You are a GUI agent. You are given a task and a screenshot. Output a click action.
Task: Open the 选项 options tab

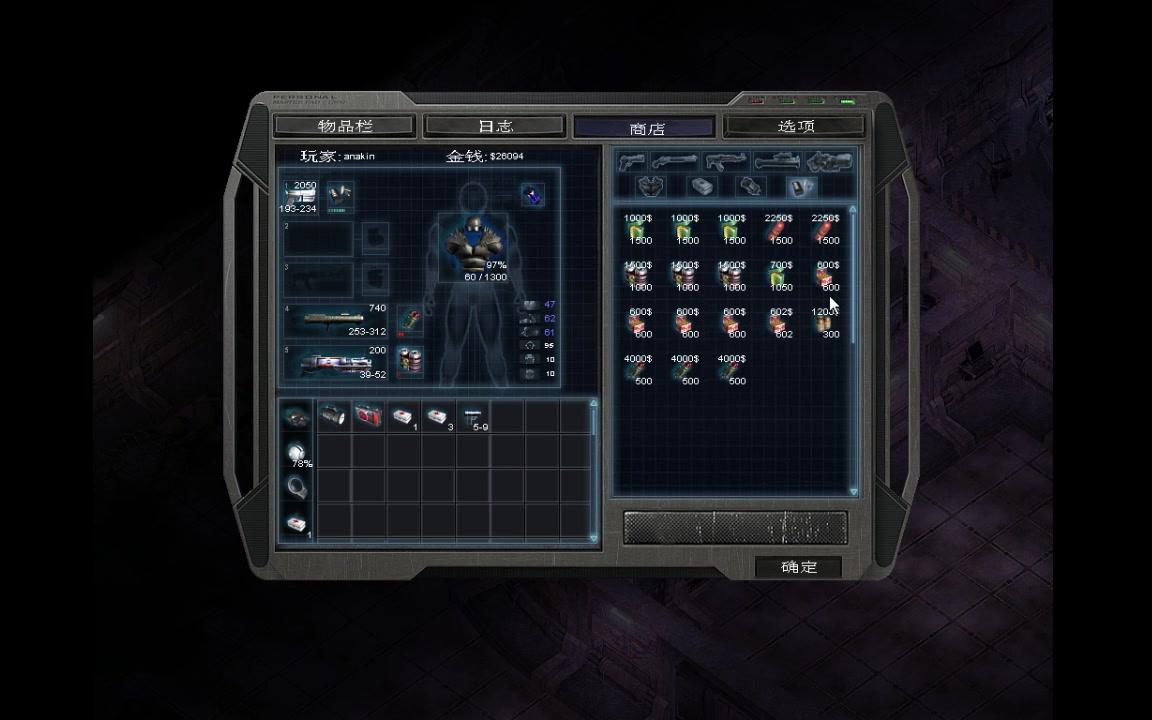[796, 126]
